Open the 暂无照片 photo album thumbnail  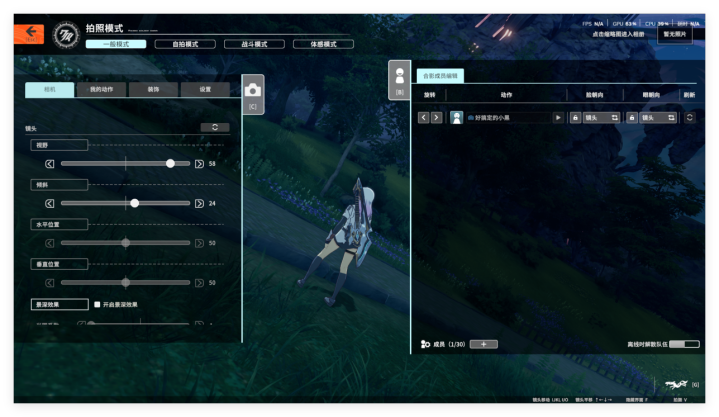675,34
